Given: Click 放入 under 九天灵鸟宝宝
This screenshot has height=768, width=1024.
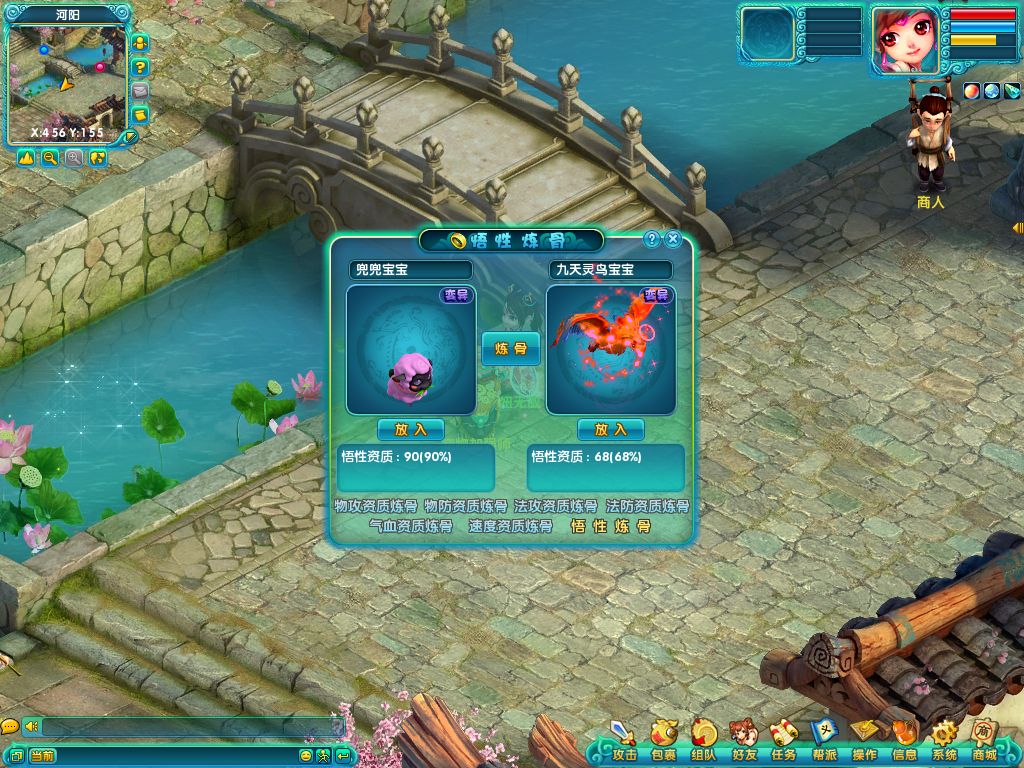Looking at the screenshot, I should (611, 429).
